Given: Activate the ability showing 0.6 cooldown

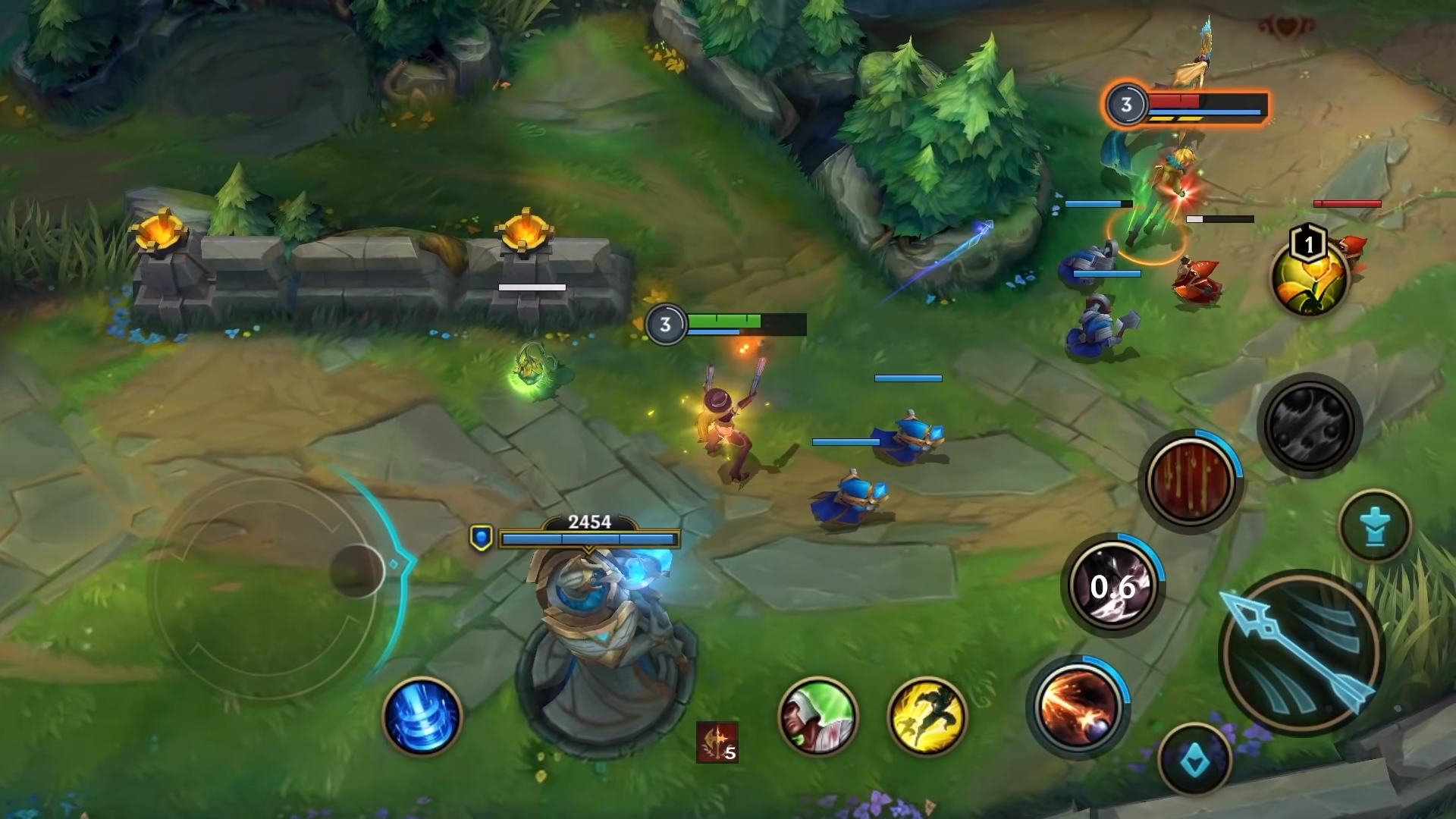Looking at the screenshot, I should 1112,585.
